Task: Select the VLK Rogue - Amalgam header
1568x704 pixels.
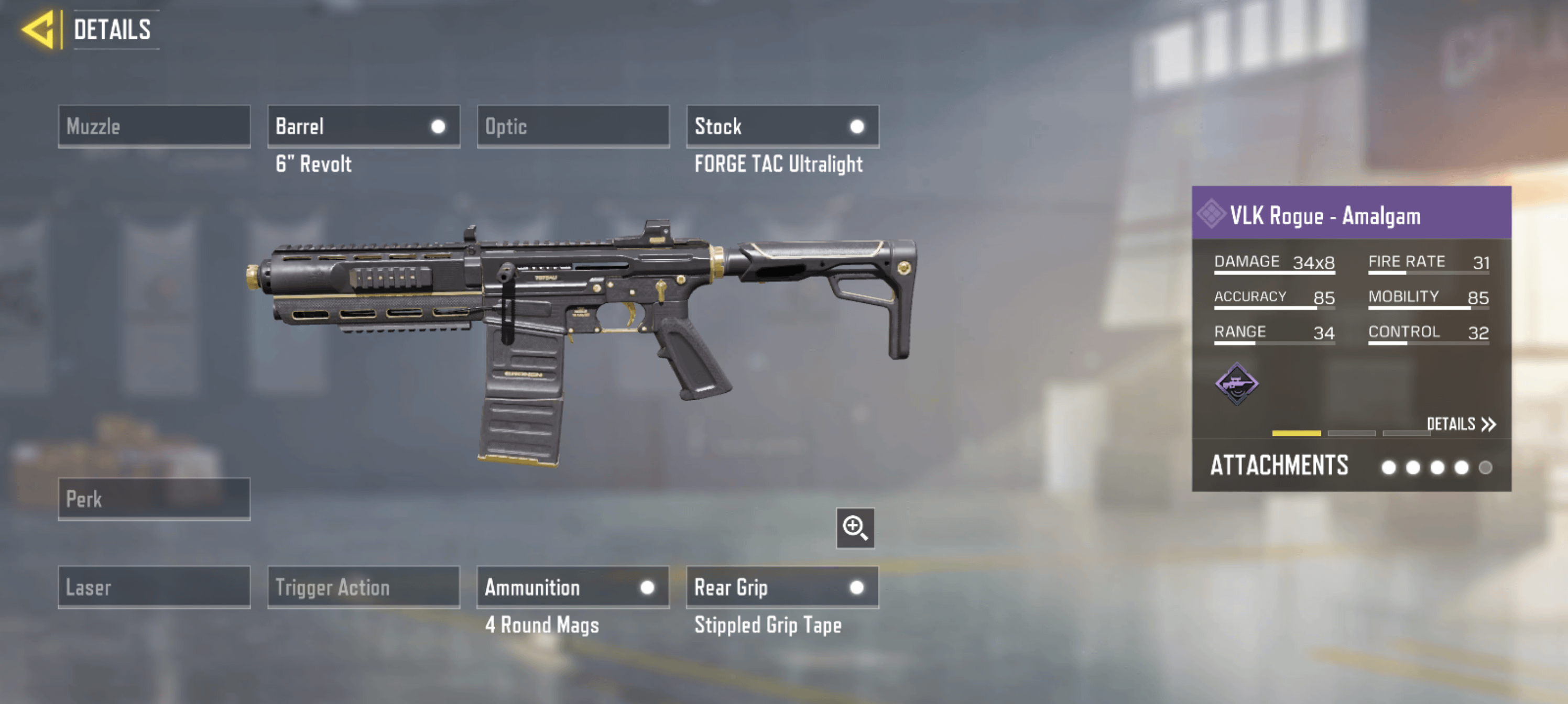Action: (x=1351, y=215)
